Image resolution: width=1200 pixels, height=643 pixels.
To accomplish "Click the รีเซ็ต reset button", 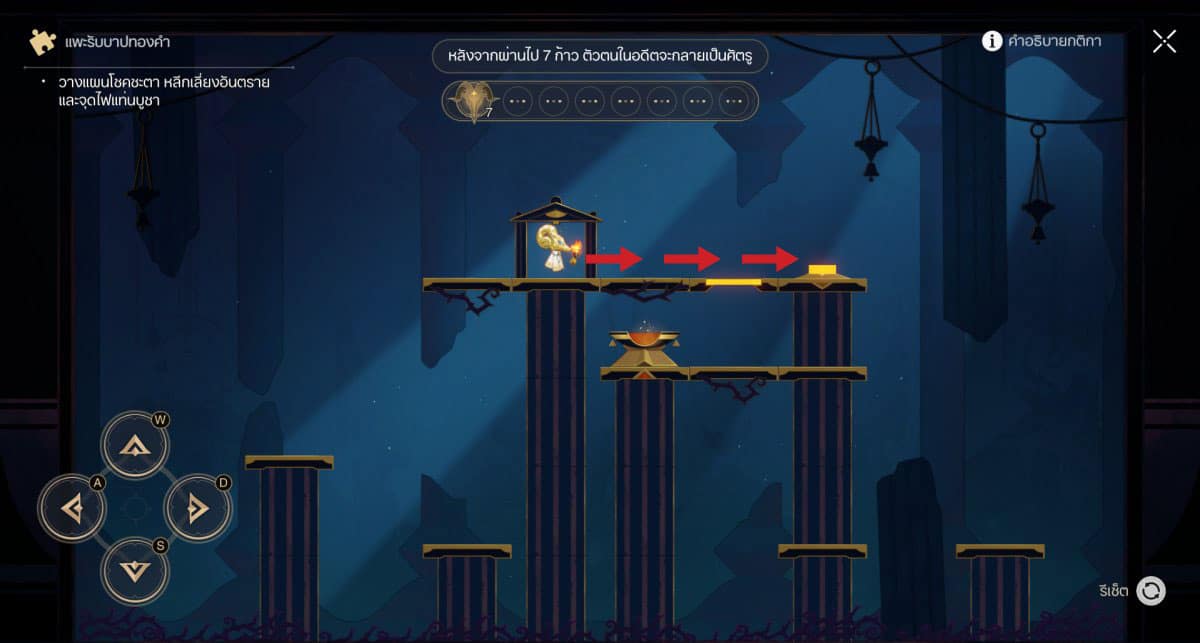I will (x=1151, y=591).
